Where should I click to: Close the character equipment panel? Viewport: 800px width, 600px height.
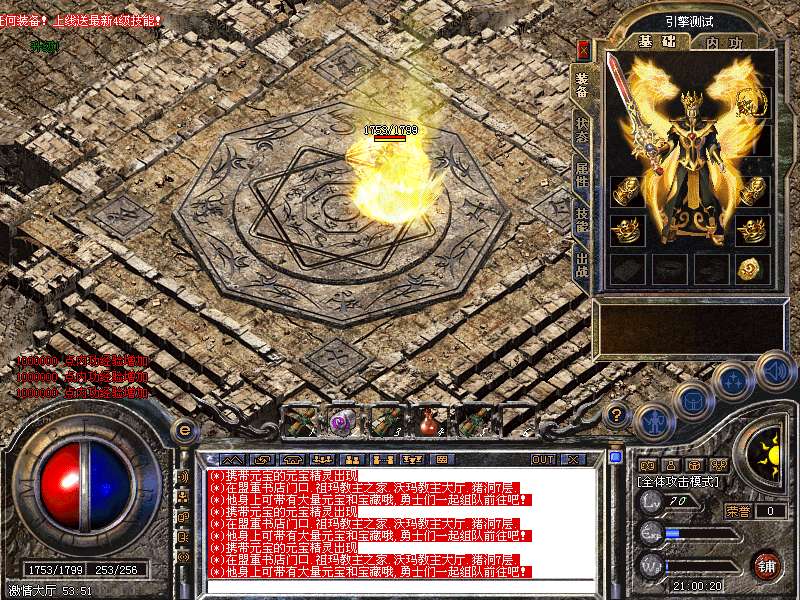[584, 49]
